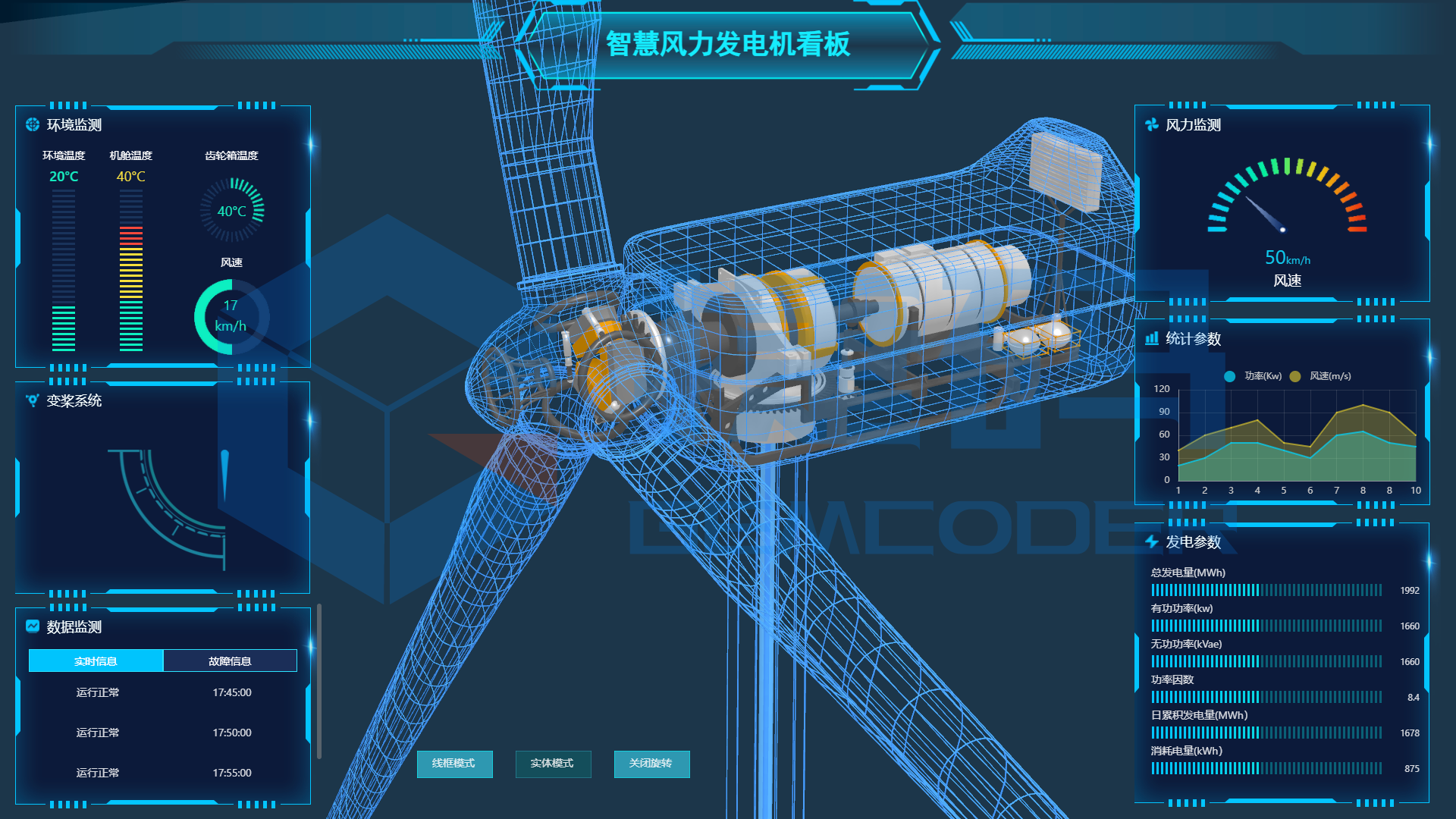This screenshot has width=1456, height=819.
Task: Select the 实时信息 tab
Action: pos(96,661)
